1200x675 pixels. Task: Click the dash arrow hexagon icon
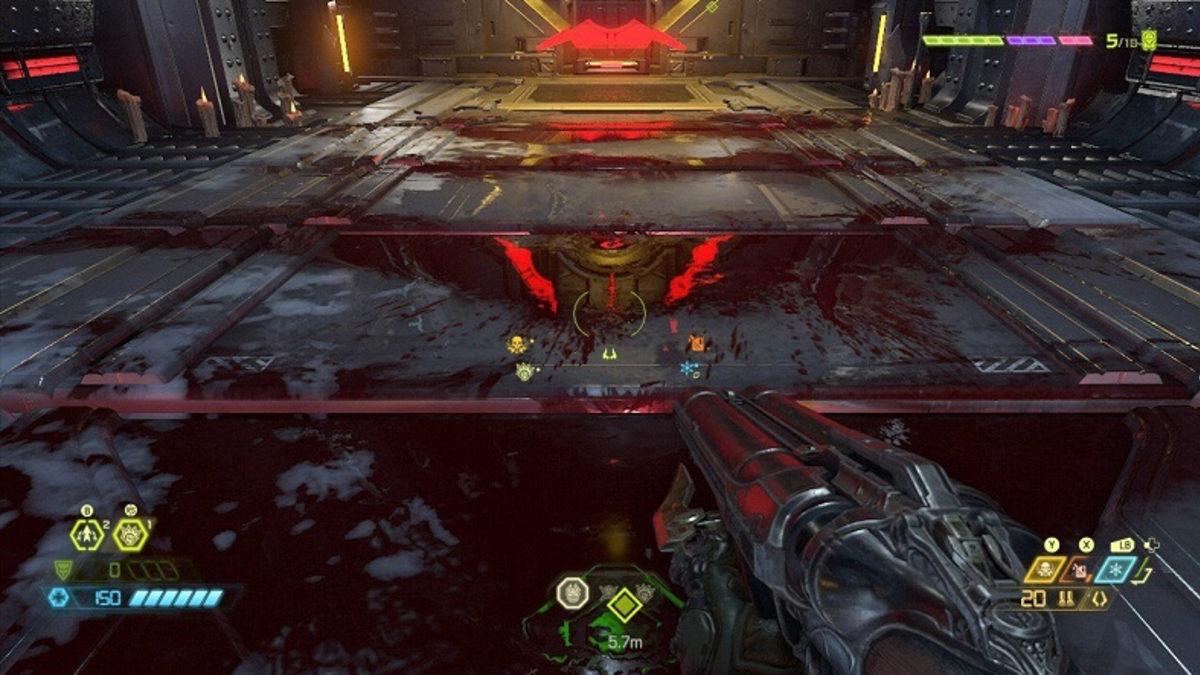click(87, 535)
